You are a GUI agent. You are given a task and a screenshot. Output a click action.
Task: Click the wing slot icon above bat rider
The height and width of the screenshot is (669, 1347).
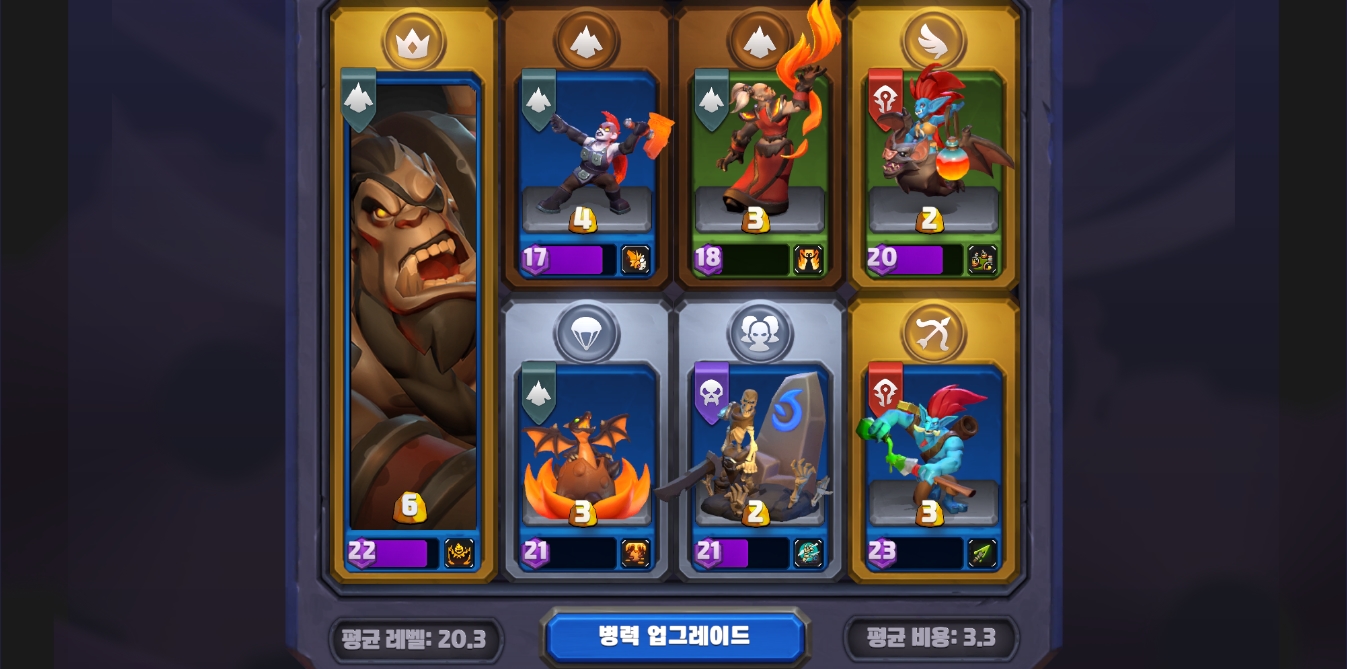(933, 41)
